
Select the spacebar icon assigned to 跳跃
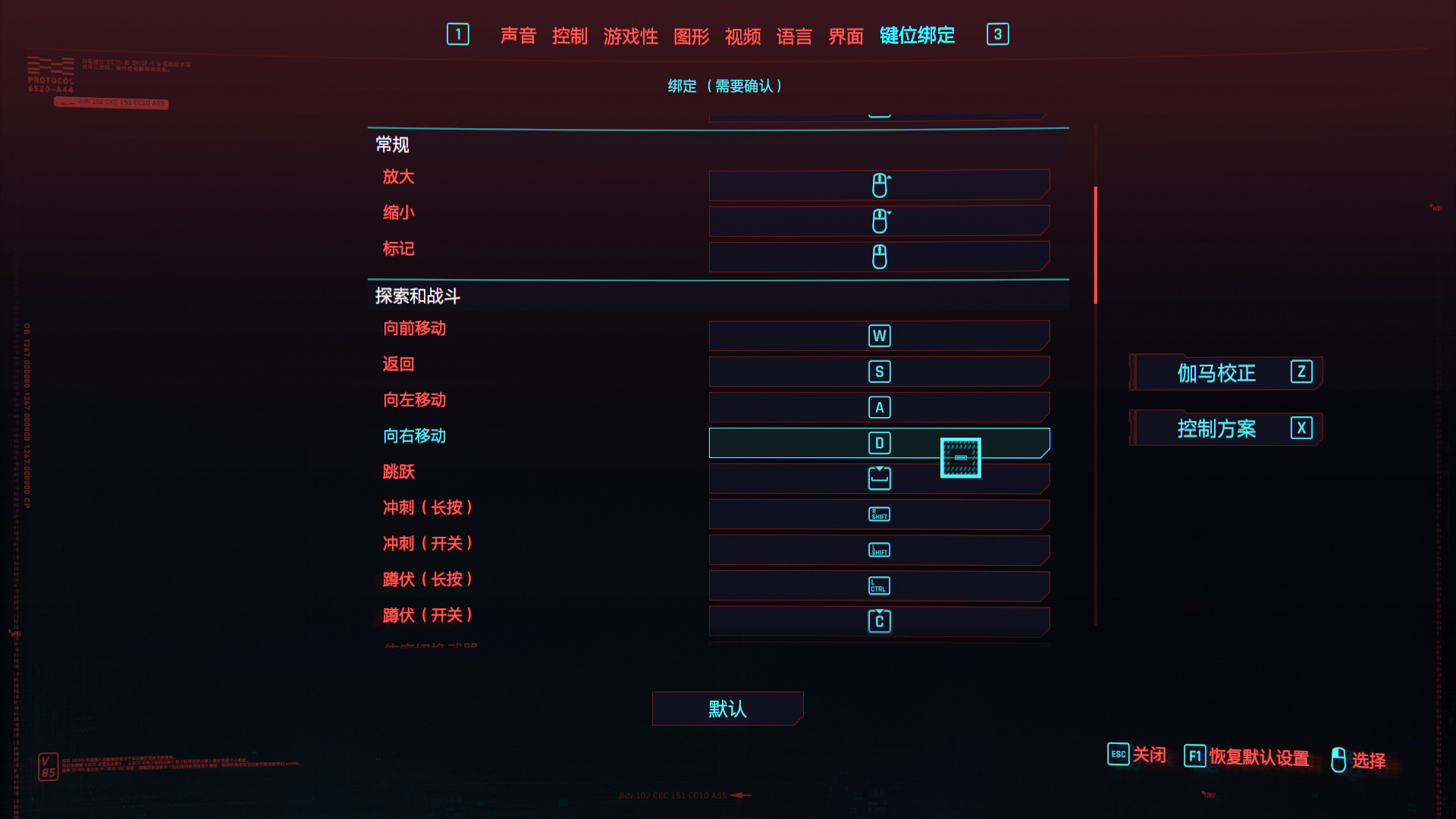(x=879, y=478)
